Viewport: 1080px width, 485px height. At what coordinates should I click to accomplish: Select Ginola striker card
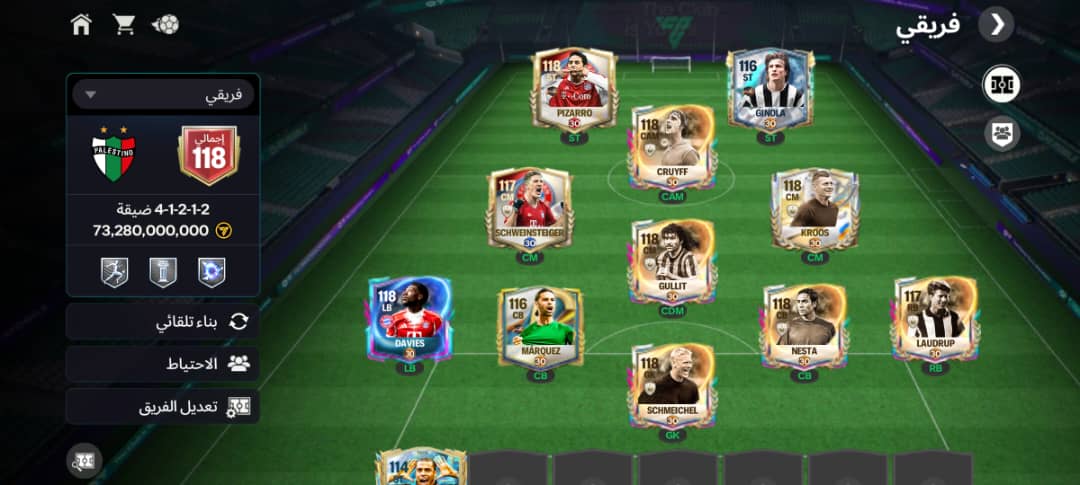click(770, 90)
